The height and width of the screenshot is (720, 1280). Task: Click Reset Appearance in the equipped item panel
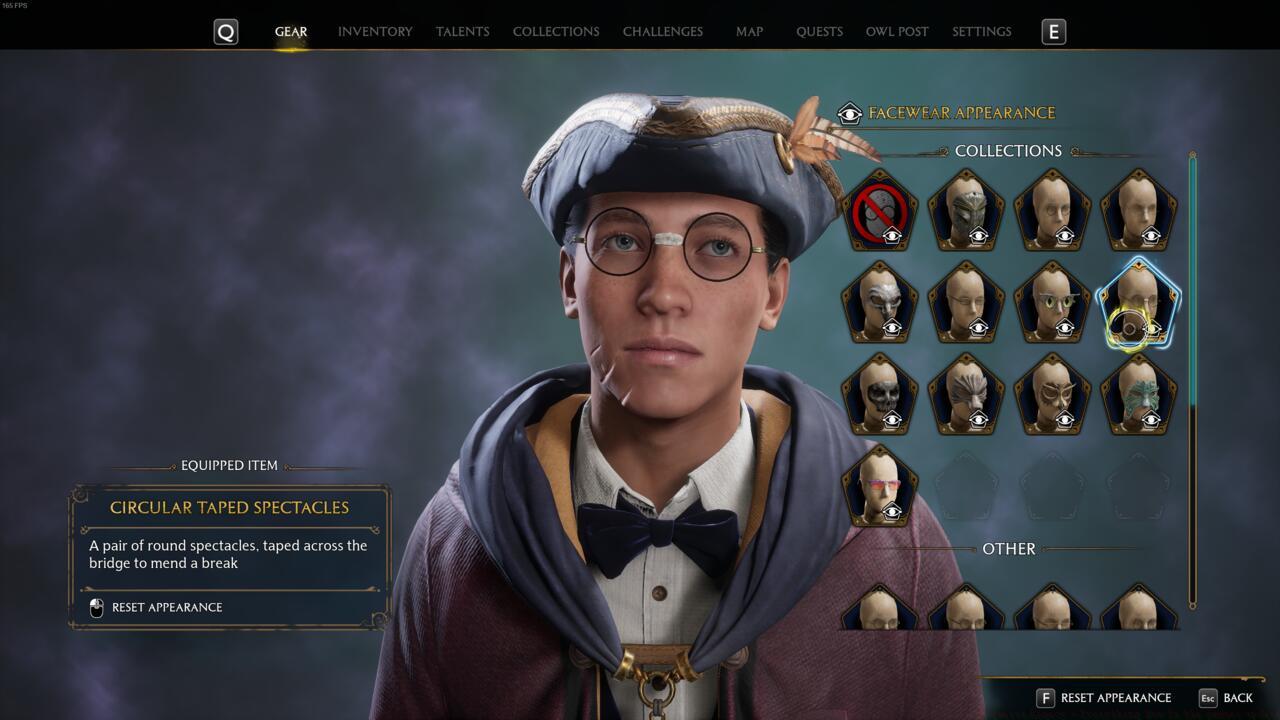(x=166, y=607)
